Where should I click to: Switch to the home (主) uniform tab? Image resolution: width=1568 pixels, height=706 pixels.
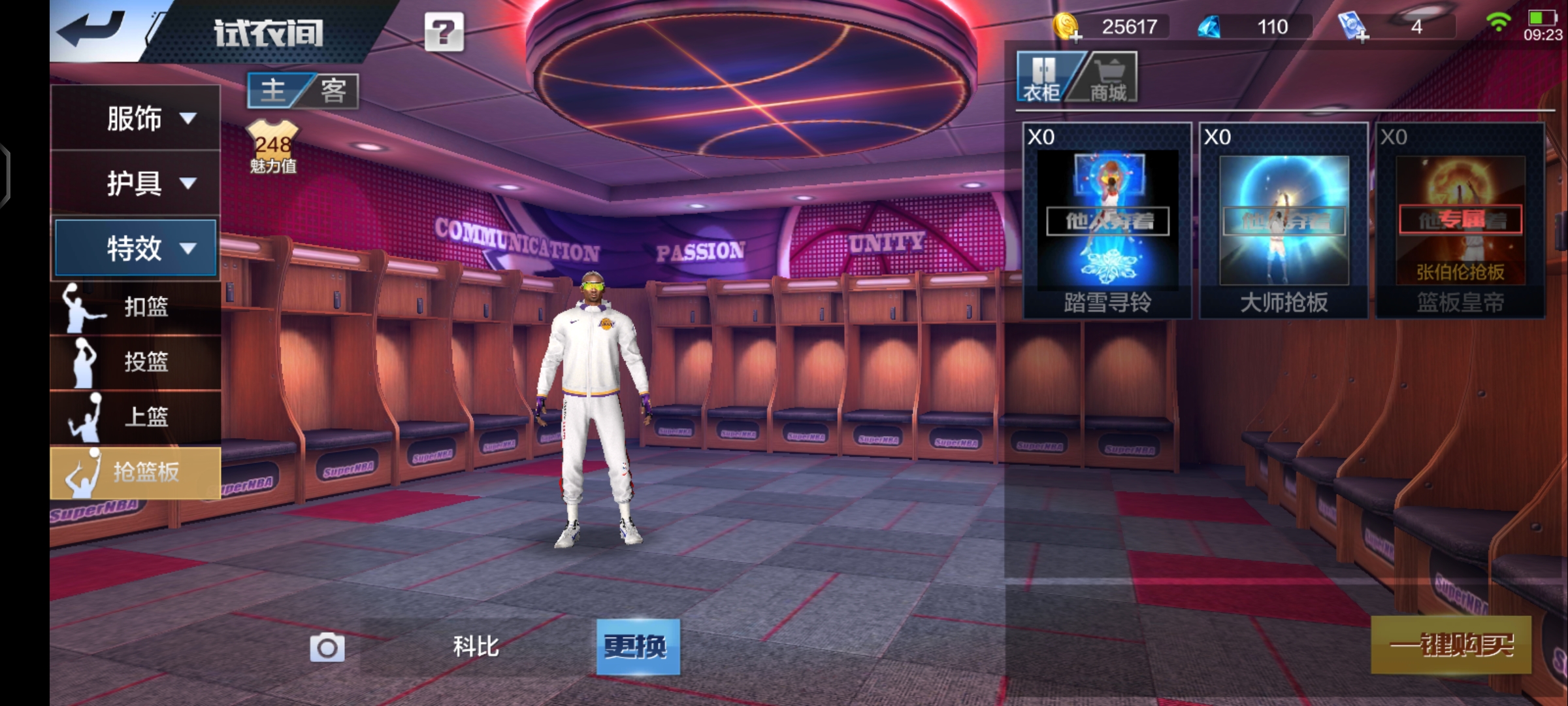[274, 90]
